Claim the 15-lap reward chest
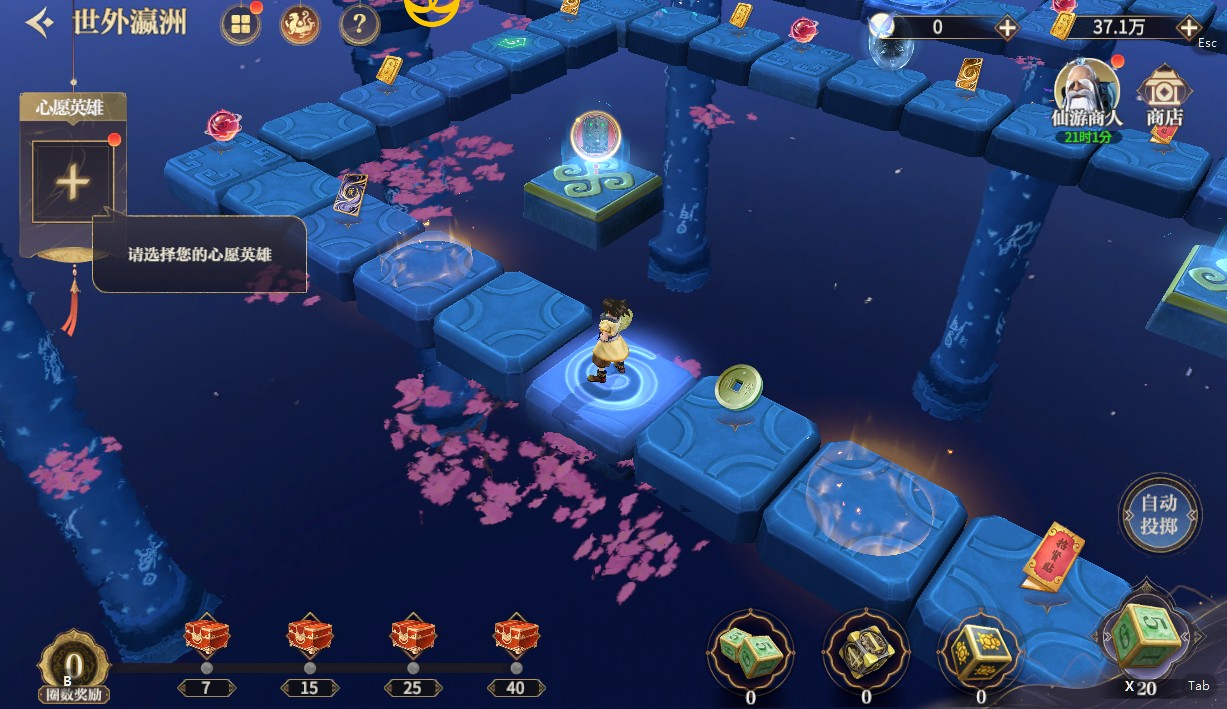This screenshot has width=1227, height=709. click(x=310, y=637)
